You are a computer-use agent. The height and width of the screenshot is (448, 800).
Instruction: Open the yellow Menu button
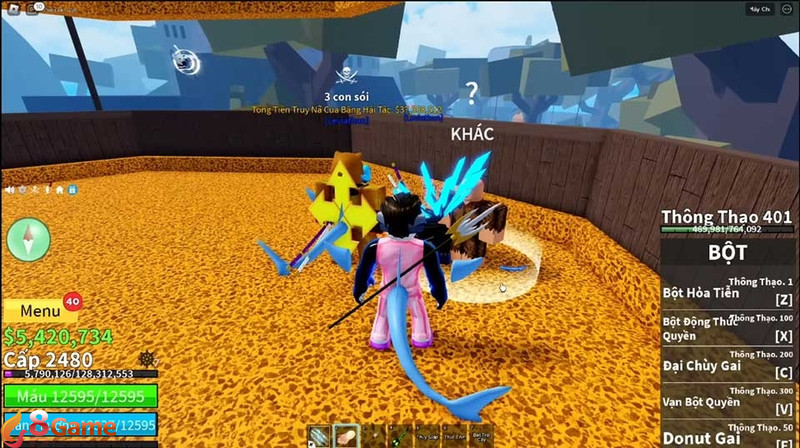pos(38,311)
